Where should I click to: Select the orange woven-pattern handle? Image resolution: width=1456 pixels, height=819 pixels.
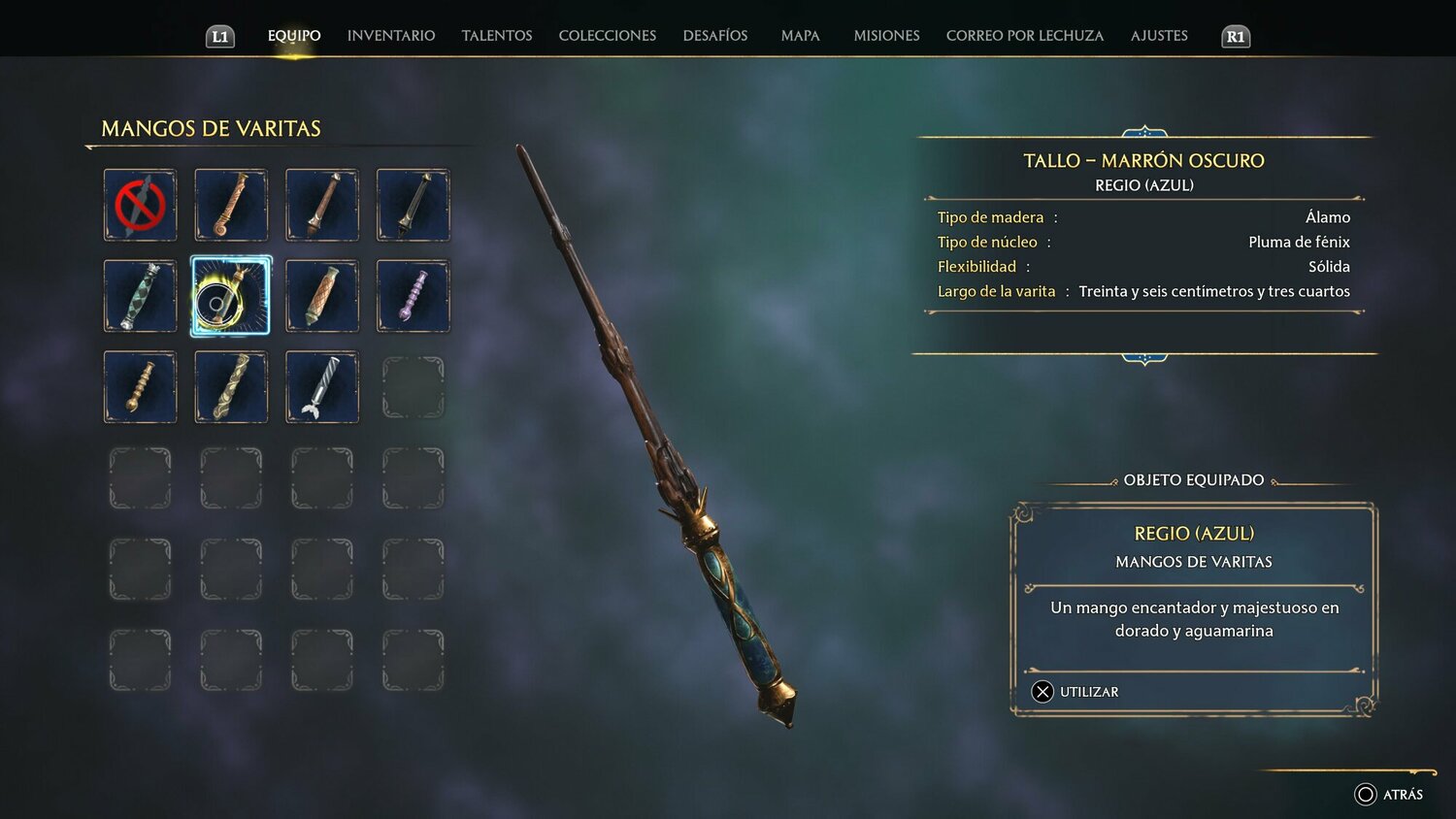pyautogui.click(x=321, y=296)
